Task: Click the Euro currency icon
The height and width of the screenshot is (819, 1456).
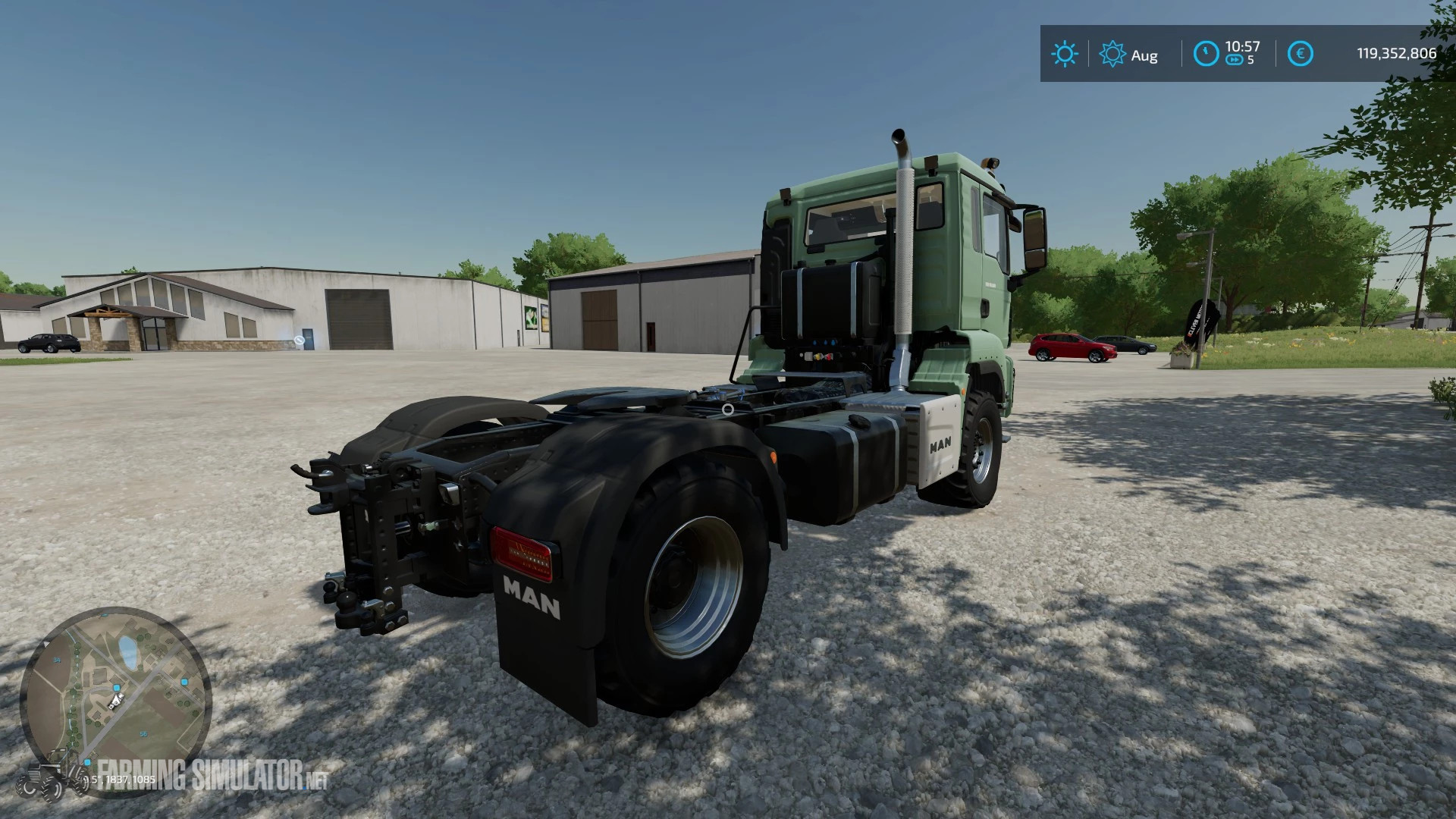Action: (x=1301, y=53)
